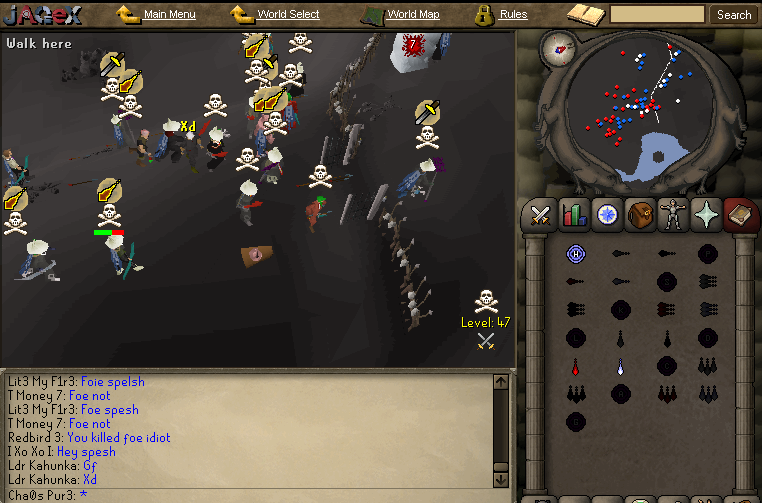Select the magic spellbook tab
762x503 pixels.
(739, 214)
